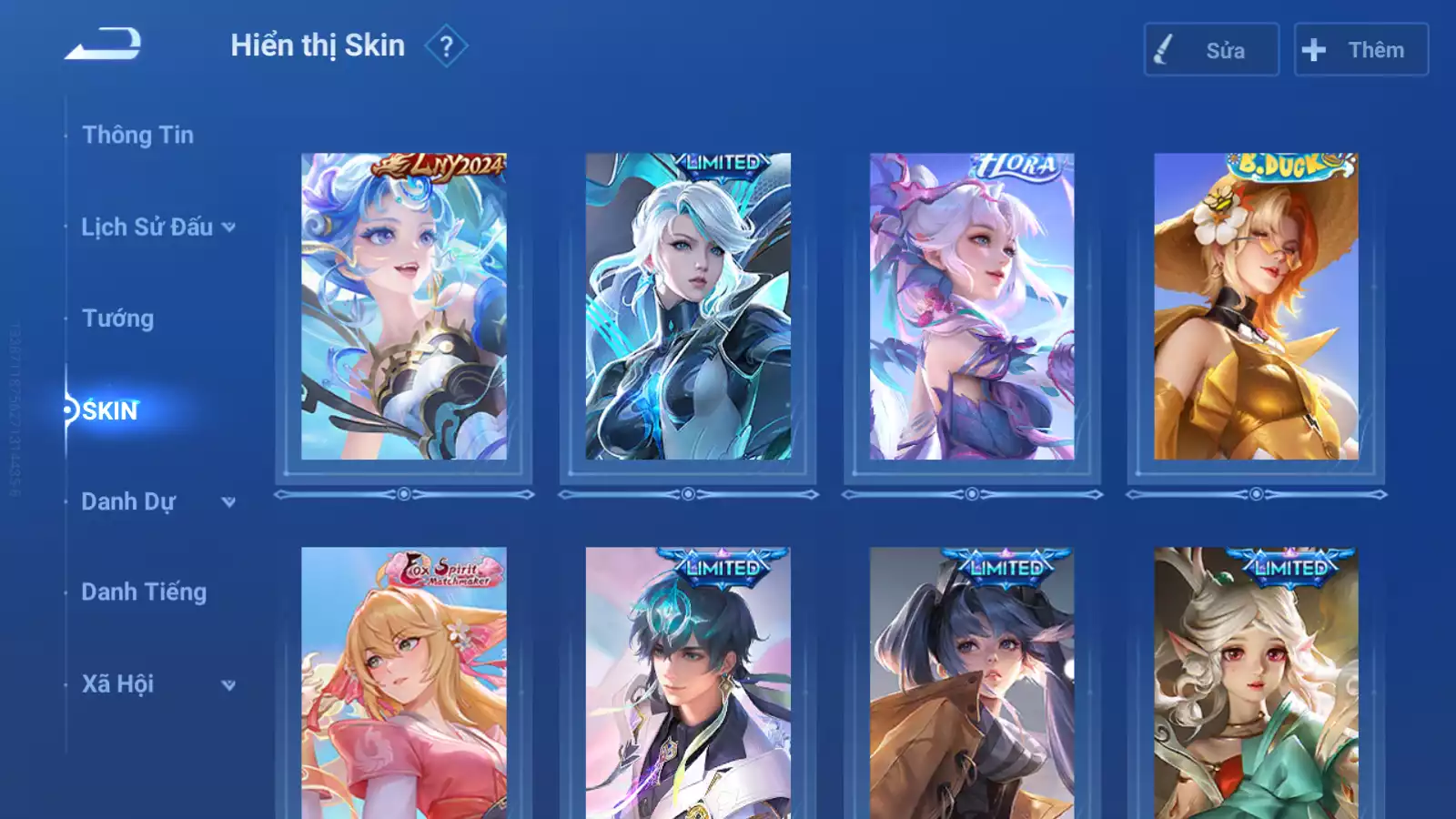Image resolution: width=1456 pixels, height=819 pixels.
Task: Select the dark-haired male LIMITED skin card
Action: 688,682
